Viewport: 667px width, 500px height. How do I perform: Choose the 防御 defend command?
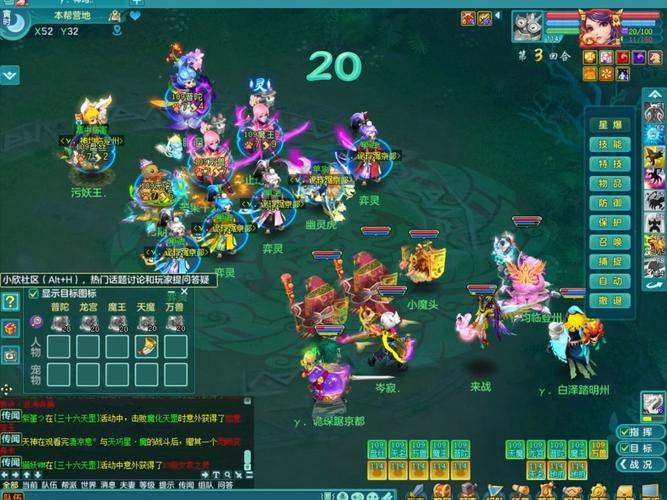coord(610,203)
